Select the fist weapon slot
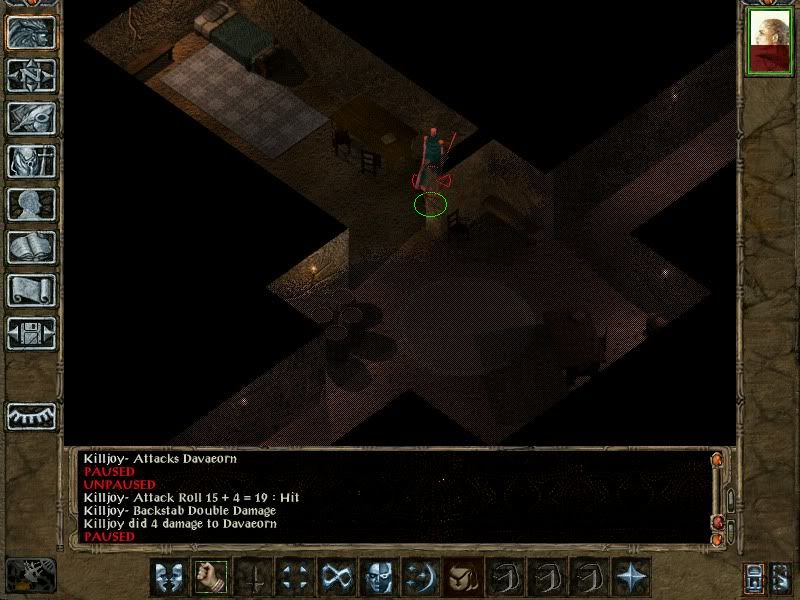800x600 pixels. click(211, 577)
